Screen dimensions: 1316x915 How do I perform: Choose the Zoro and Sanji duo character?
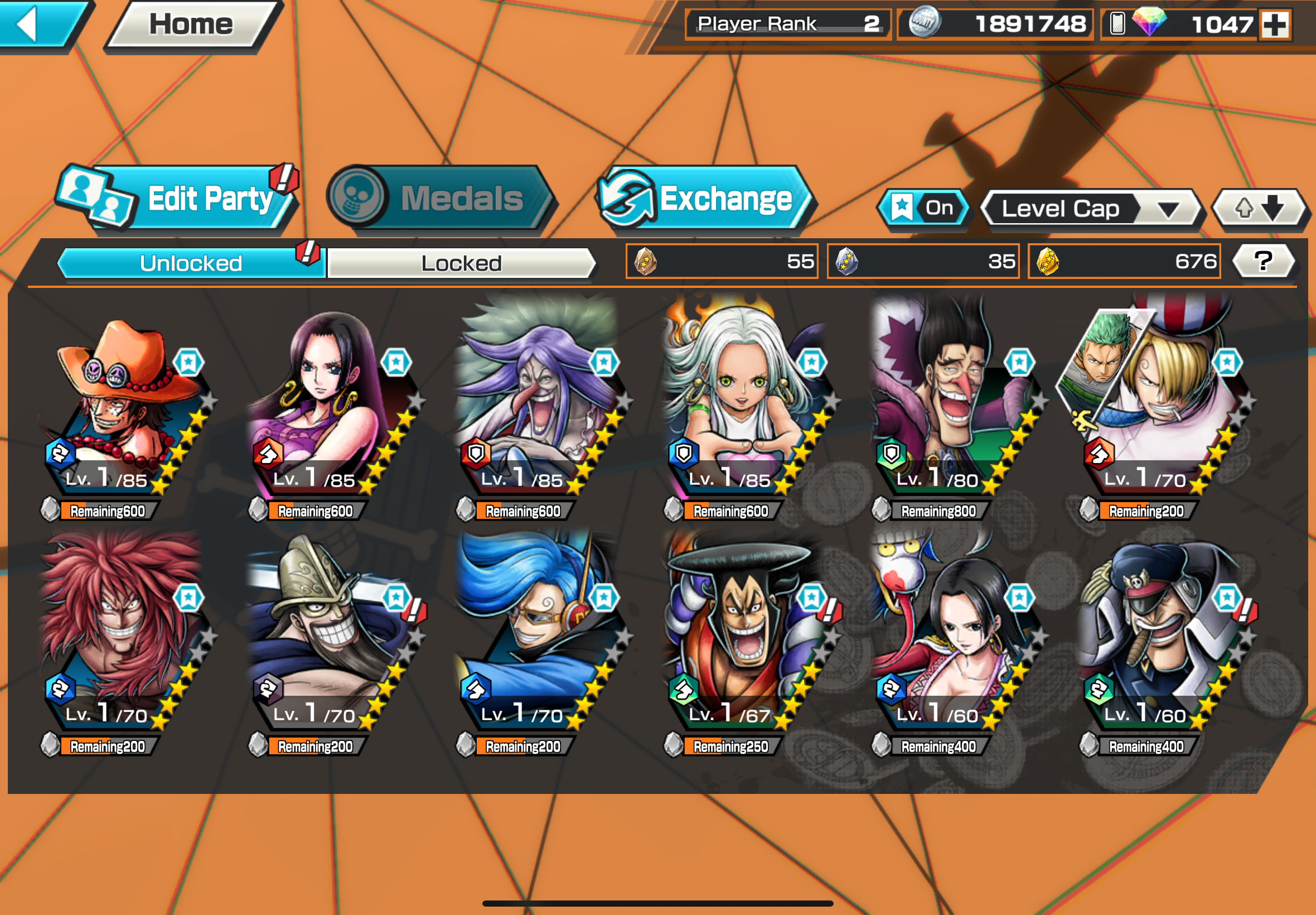pyautogui.click(x=1151, y=401)
